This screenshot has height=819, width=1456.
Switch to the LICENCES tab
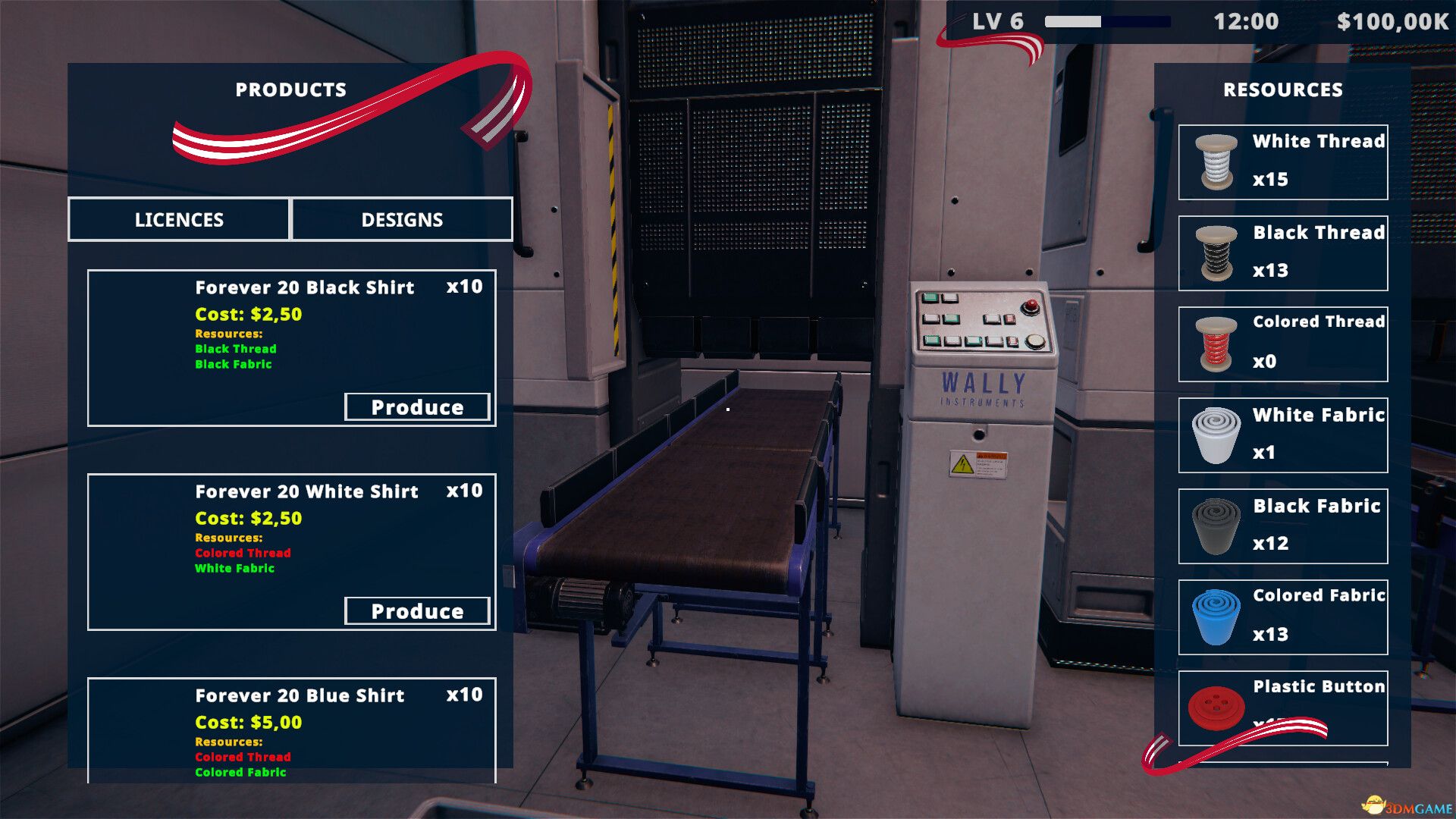tap(179, 220)
